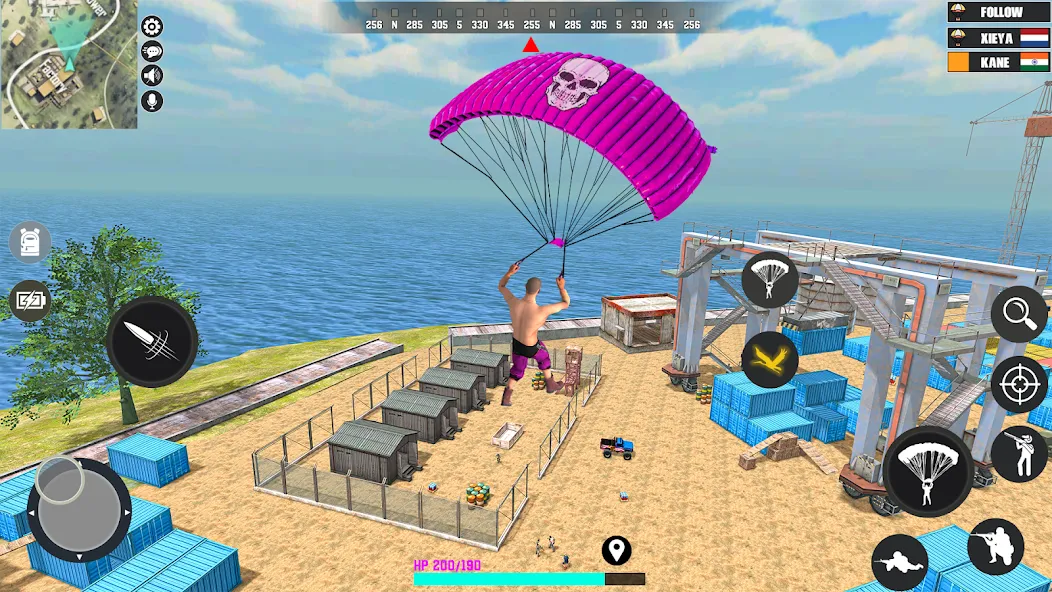Toggle the microphone voice chat

tap(152, 101)
